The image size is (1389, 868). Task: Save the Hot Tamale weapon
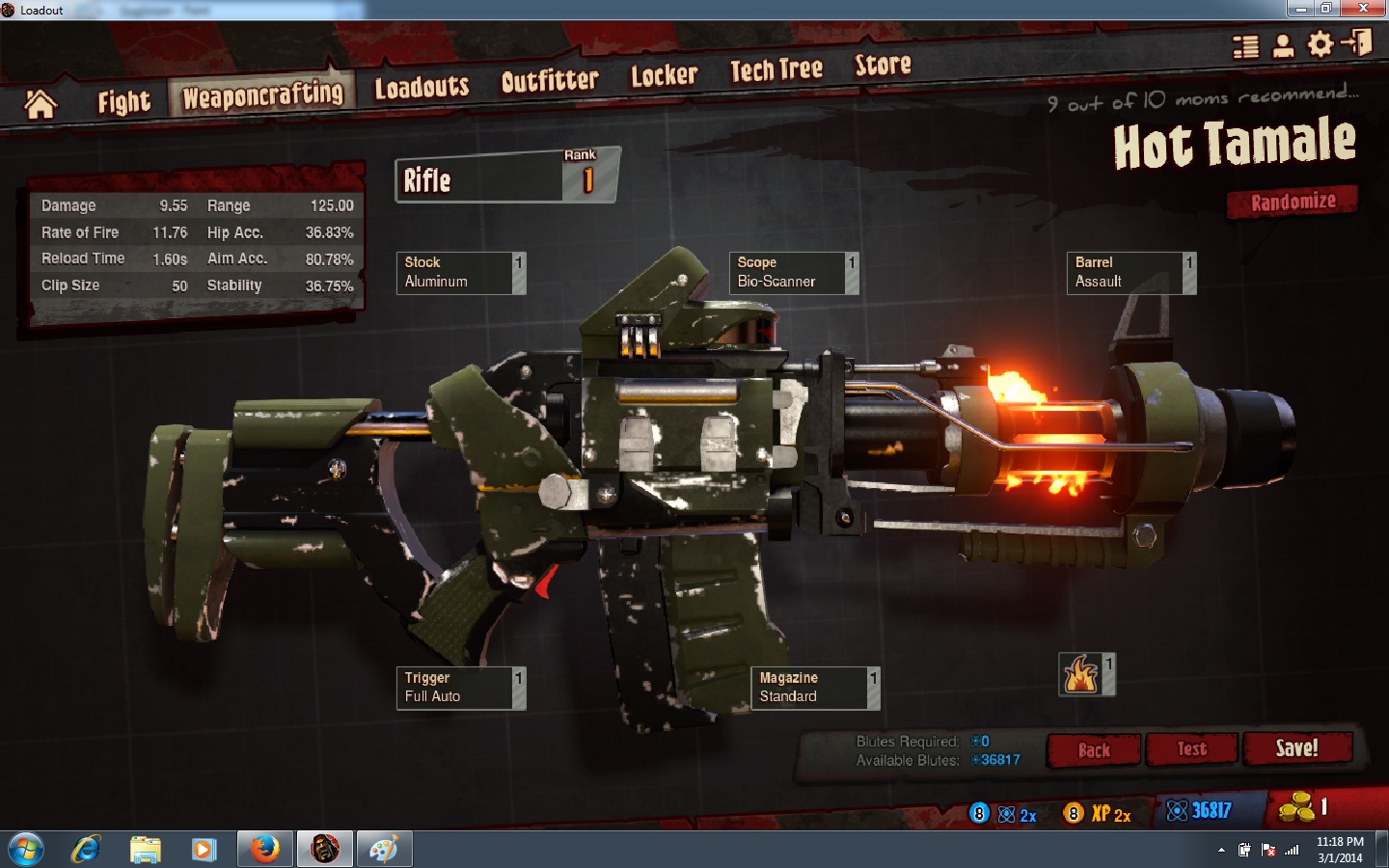pyautogui.click(x=1296, y=748)
